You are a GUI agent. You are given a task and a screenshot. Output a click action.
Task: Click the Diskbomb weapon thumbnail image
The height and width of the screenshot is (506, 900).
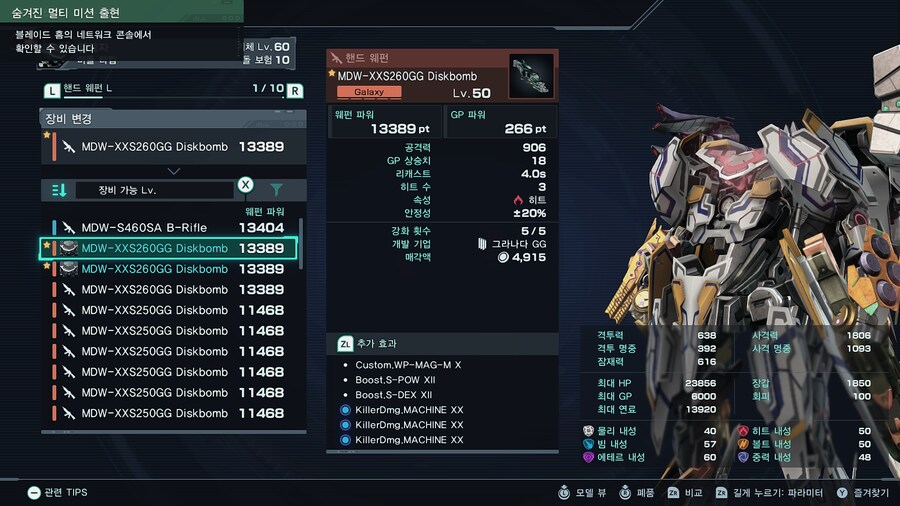click(530, 76)
